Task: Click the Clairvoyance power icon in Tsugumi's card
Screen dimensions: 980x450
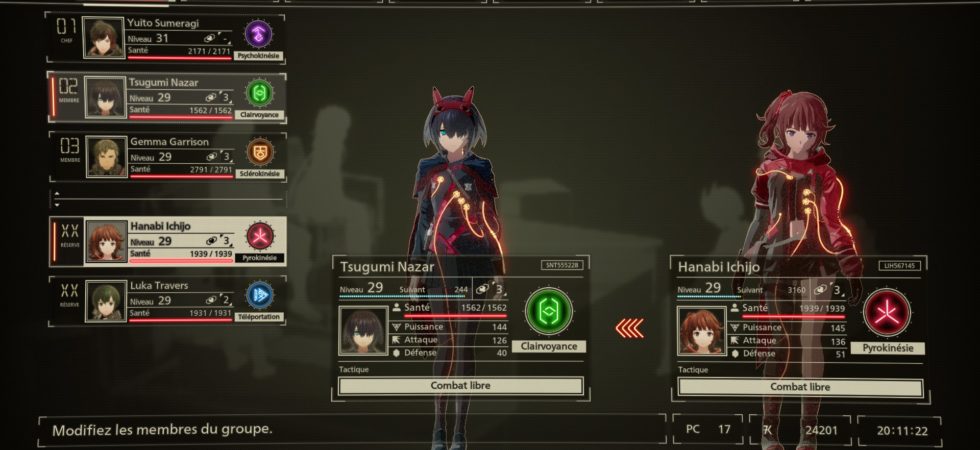Action: (548, 312)
